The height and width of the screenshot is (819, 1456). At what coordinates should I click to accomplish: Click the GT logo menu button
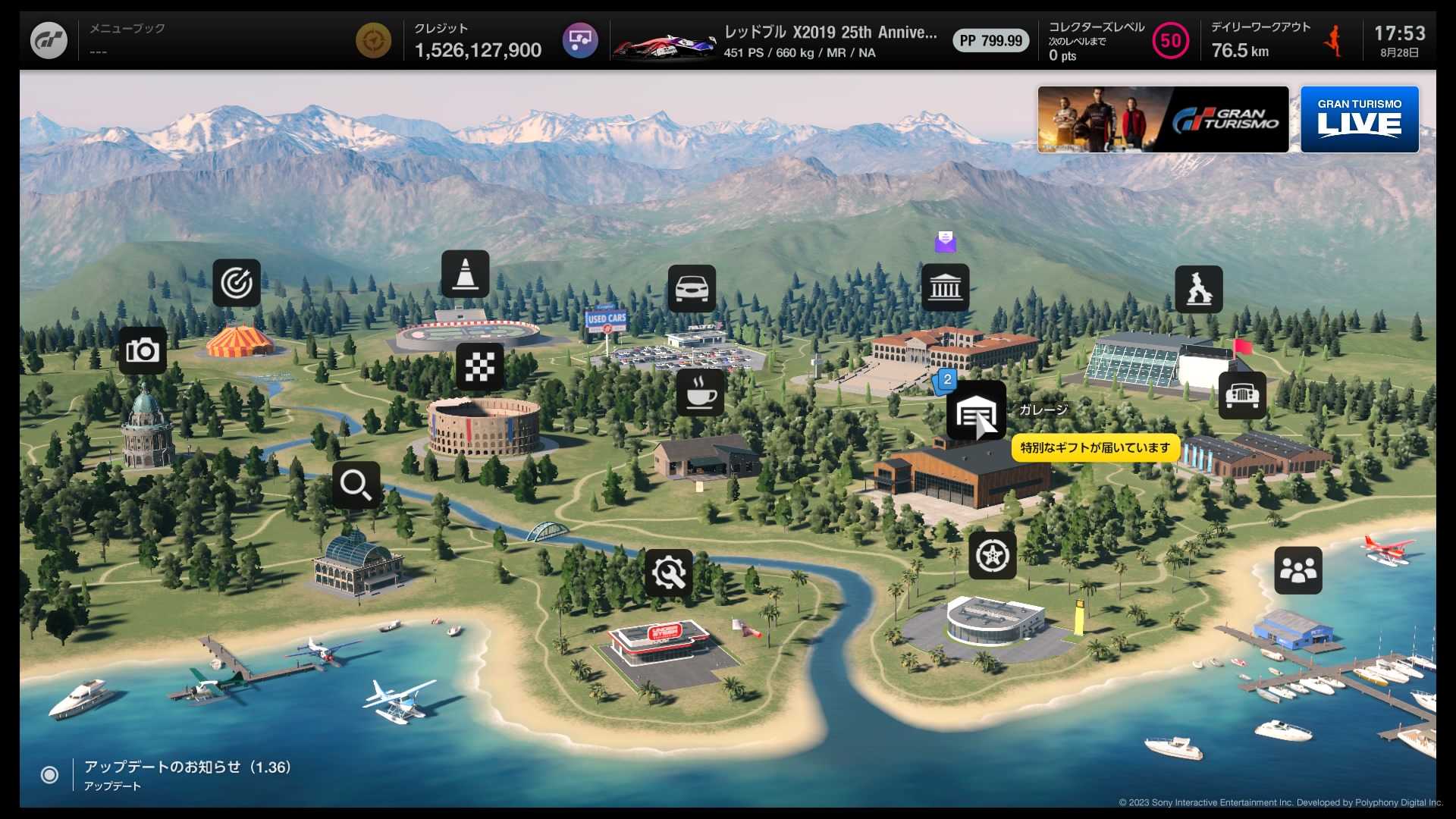49,40
